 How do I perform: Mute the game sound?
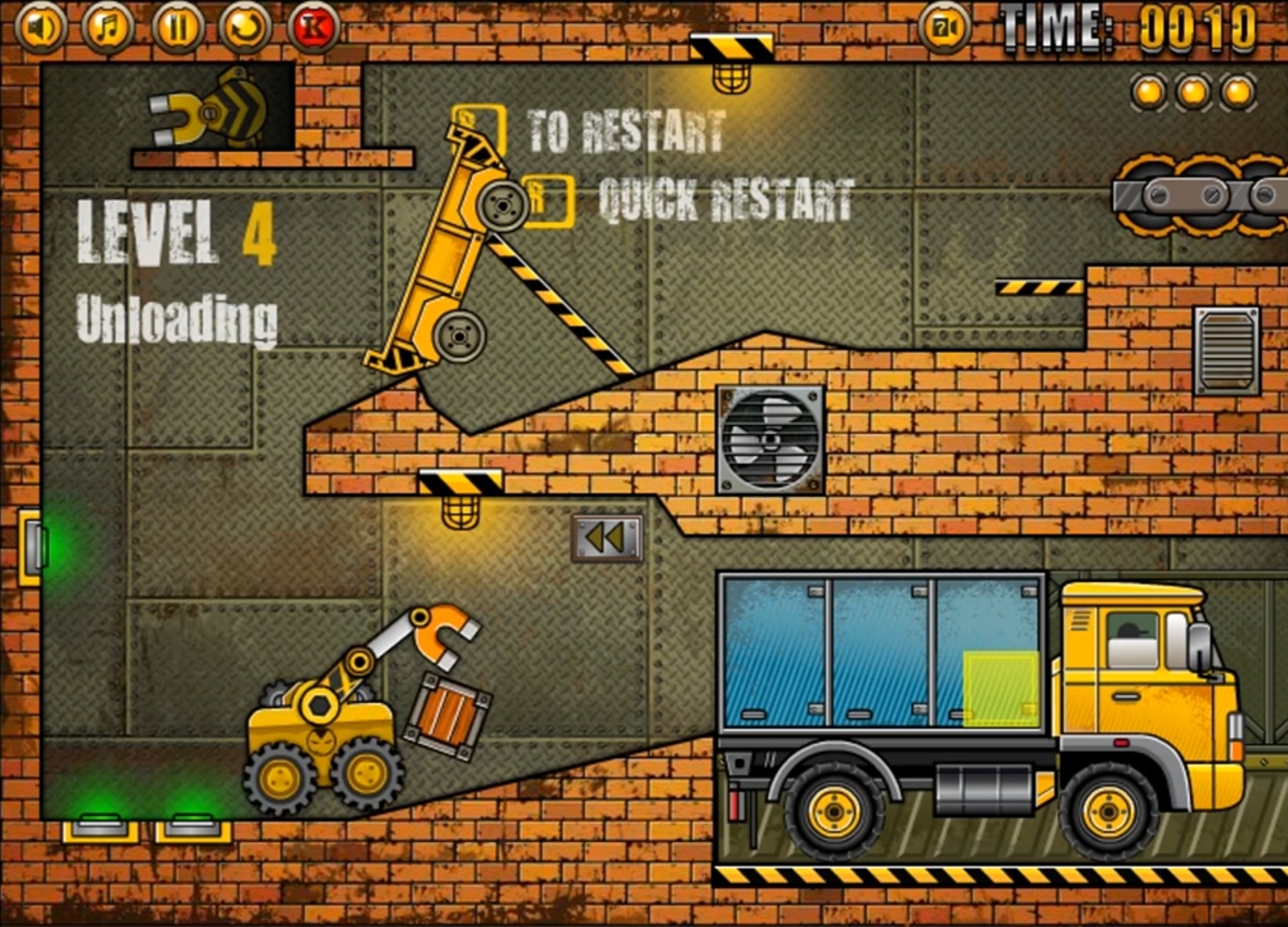tap(40, 26)
